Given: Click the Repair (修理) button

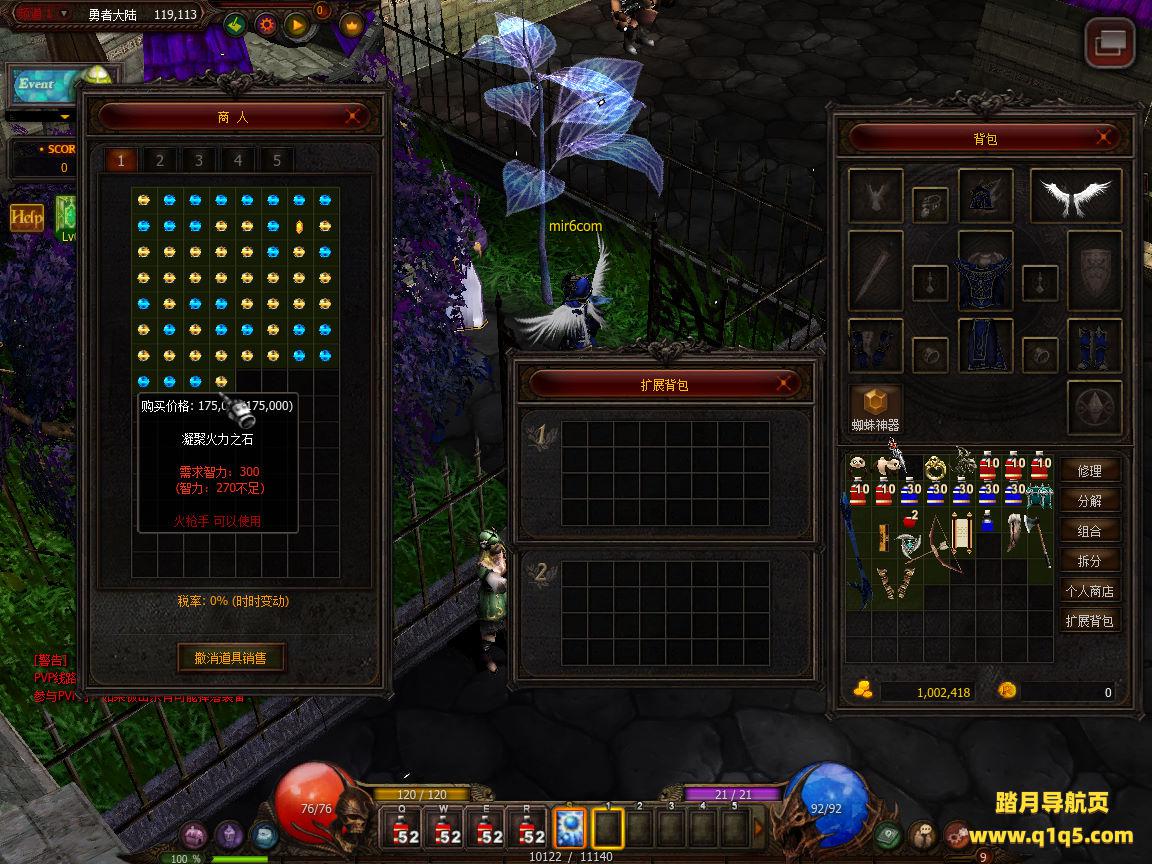Looking at the screenshot, I should [x=1089, y=471].
